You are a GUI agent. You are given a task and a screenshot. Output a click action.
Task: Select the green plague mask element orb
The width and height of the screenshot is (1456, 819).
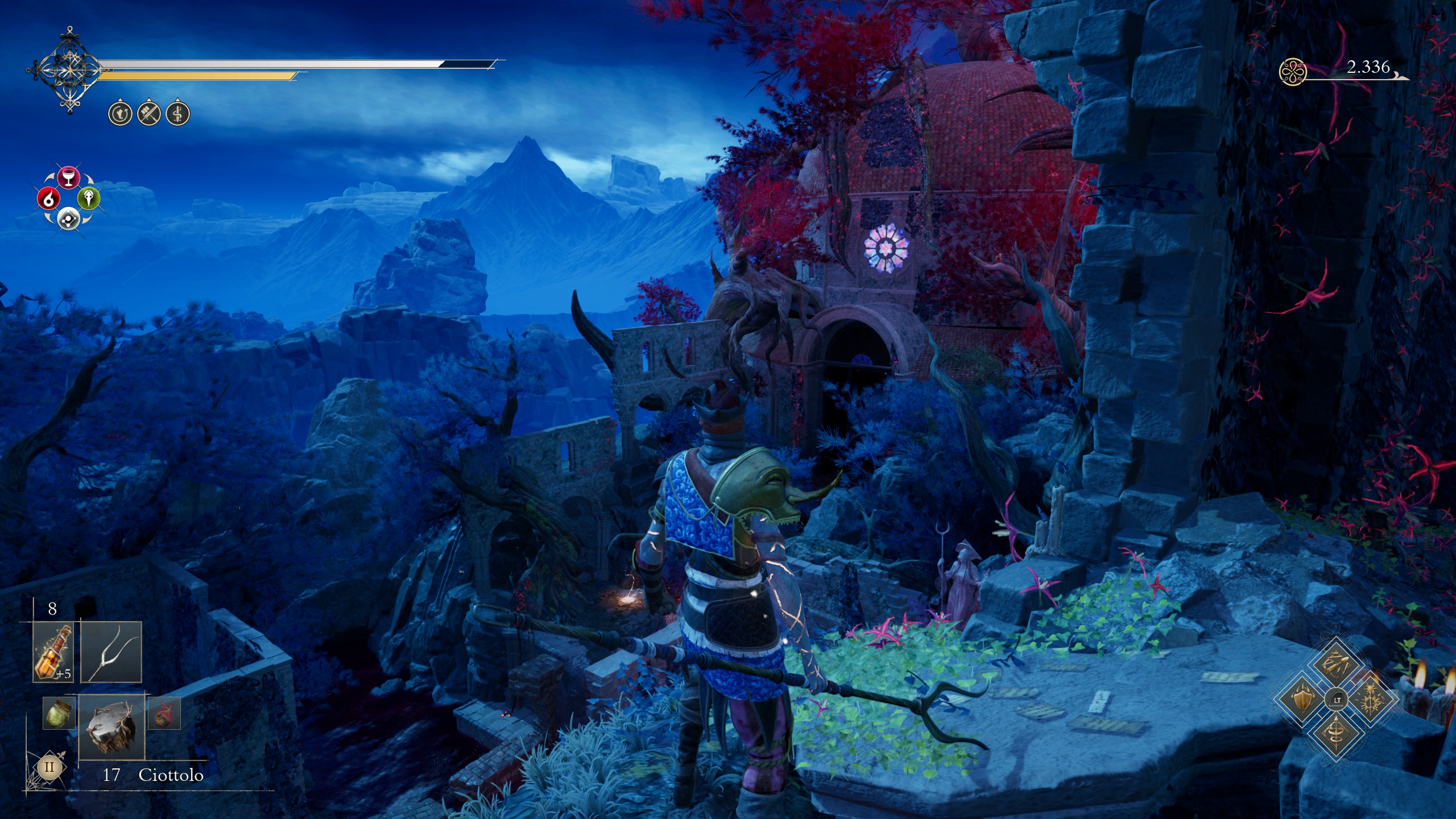coord(89,198)
